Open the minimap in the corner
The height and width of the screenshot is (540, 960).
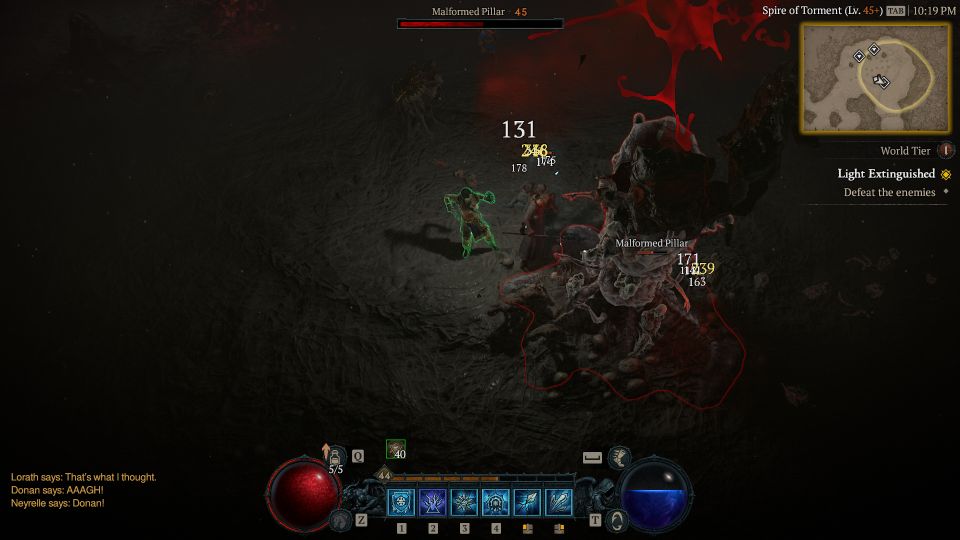tap(875, 78)
